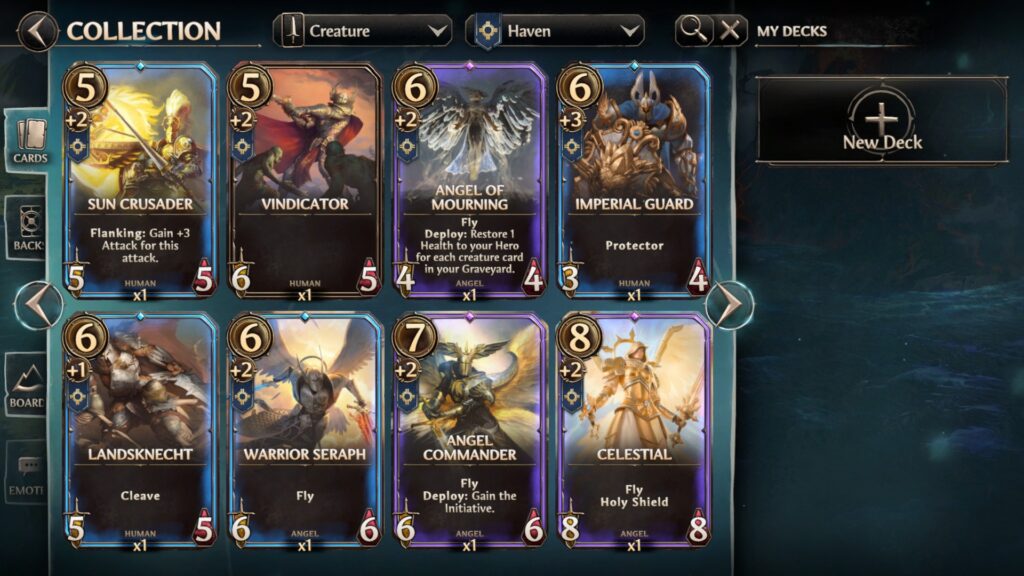
Task: Clear the search with the X button
Action: 731,30
